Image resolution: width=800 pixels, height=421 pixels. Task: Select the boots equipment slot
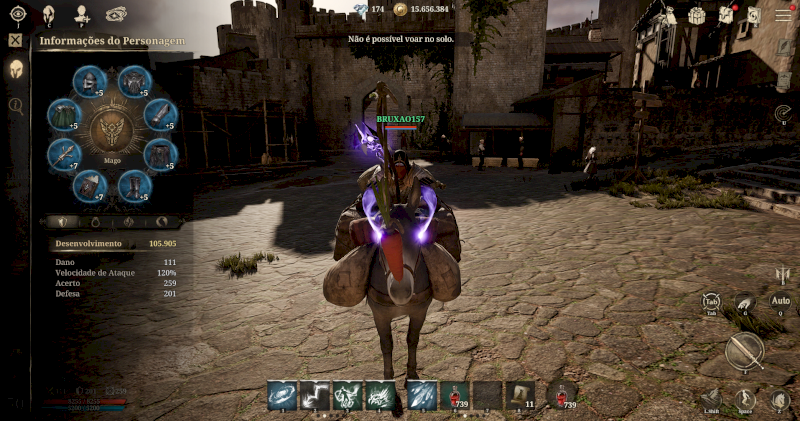click(x=133, y=186)
